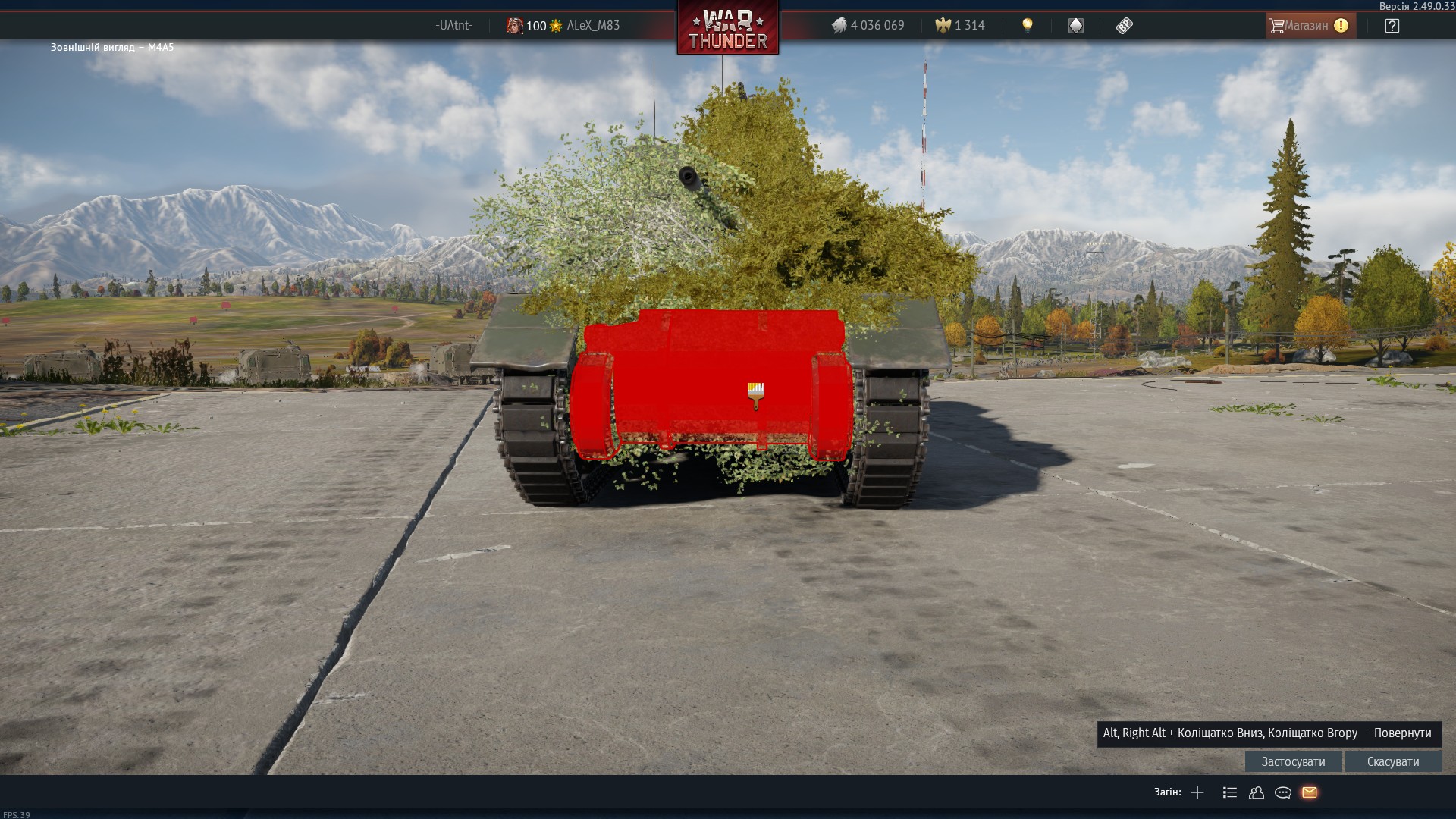Open the chat speech bubble
Image resolution: width=1456 pixels, height=819 pixels.
(1283, 792)
